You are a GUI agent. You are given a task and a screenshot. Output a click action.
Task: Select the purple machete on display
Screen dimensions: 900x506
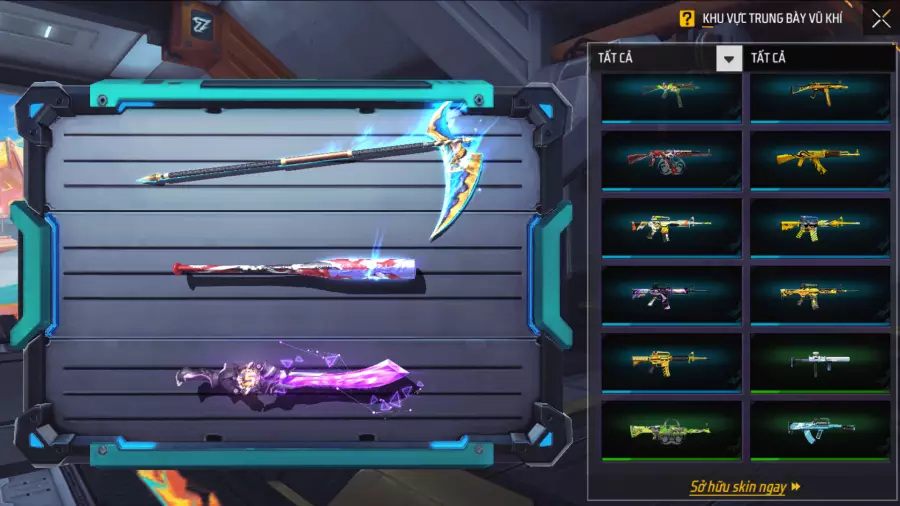tap(300, 380)
